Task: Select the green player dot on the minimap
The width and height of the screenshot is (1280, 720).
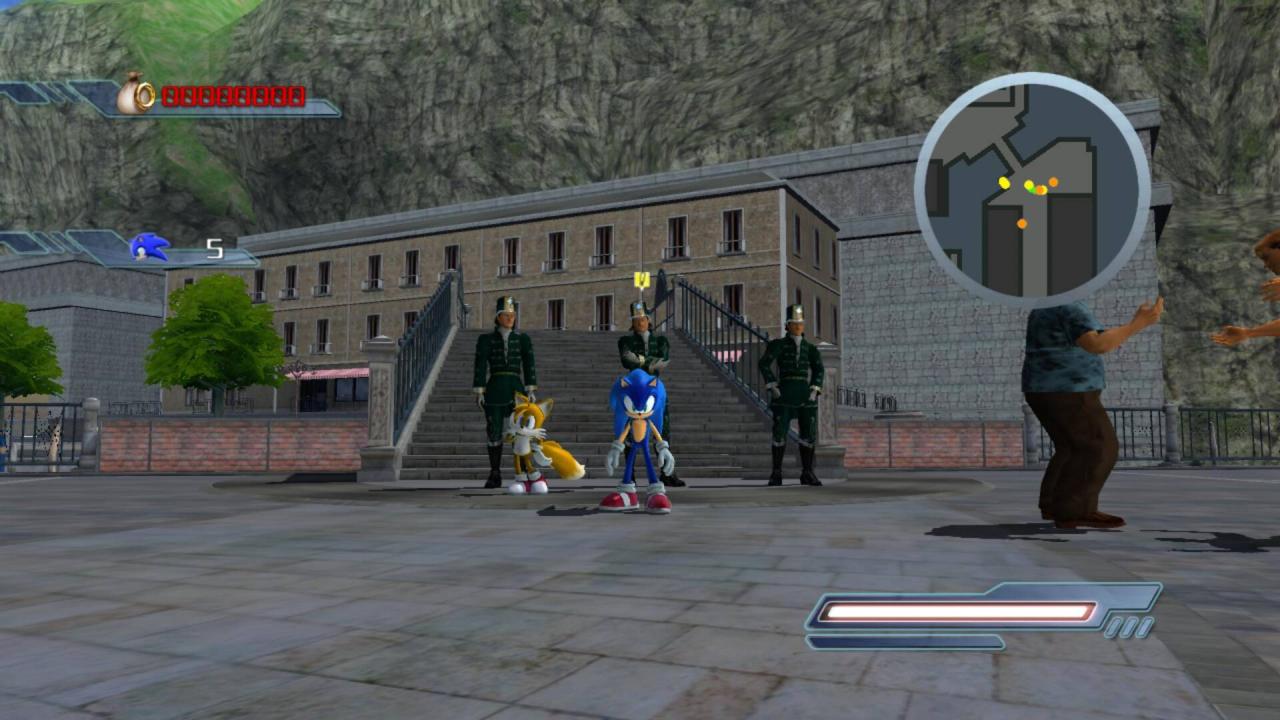Action: [1030, 188]
